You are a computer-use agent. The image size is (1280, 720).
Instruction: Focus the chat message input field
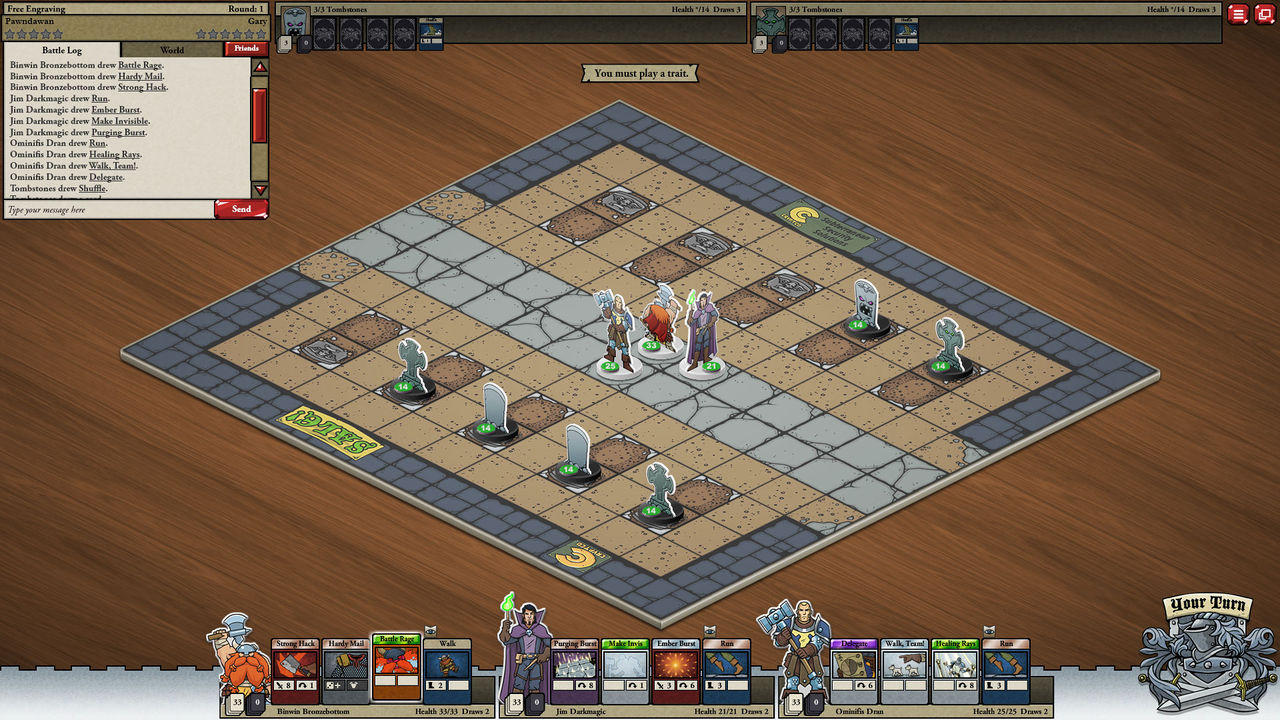[x=108, y=210]
